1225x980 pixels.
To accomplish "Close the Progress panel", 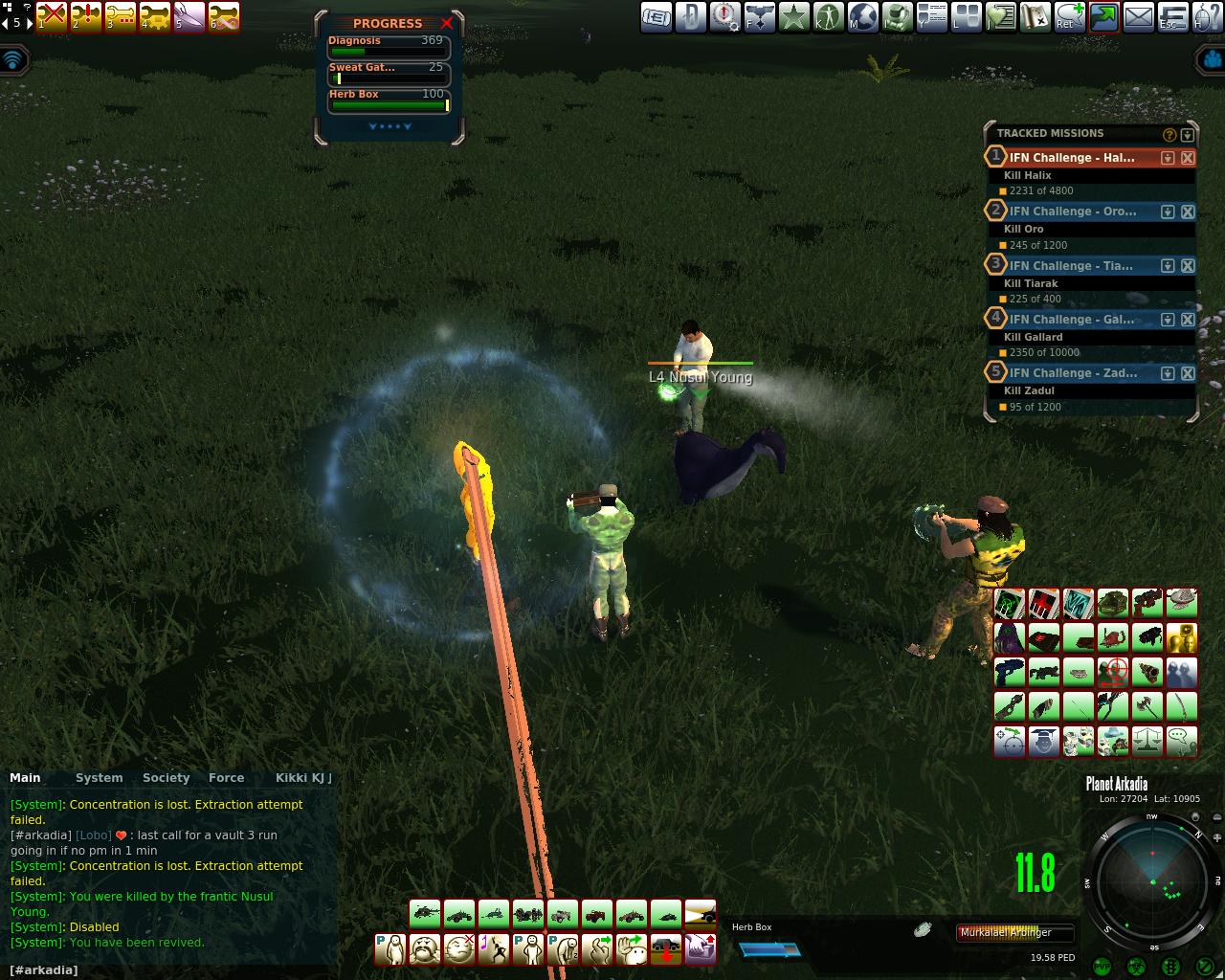I will click(x=446, y=23).
